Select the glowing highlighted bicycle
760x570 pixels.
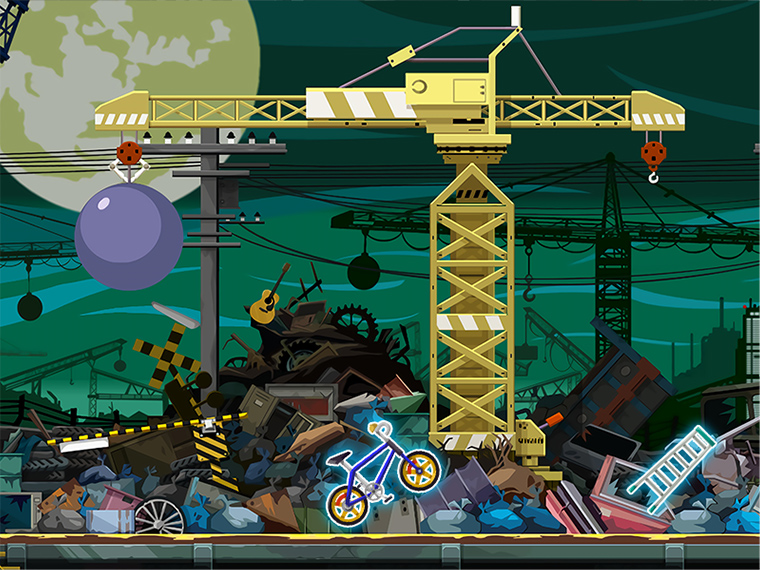[382, 474]
